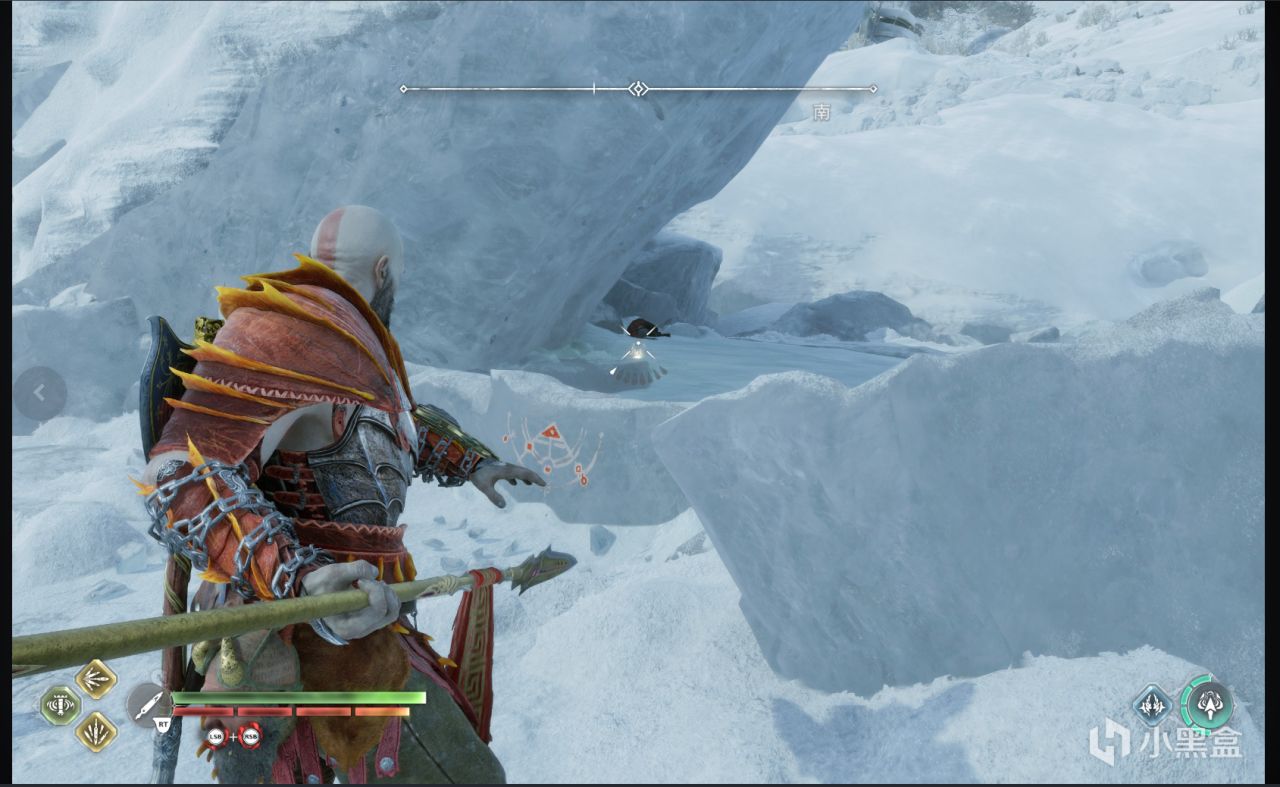Image resolution: width=1280 pixels, height=787 pixels.
Task: Click the grey spear weapon icon
Action: [149, 704]
